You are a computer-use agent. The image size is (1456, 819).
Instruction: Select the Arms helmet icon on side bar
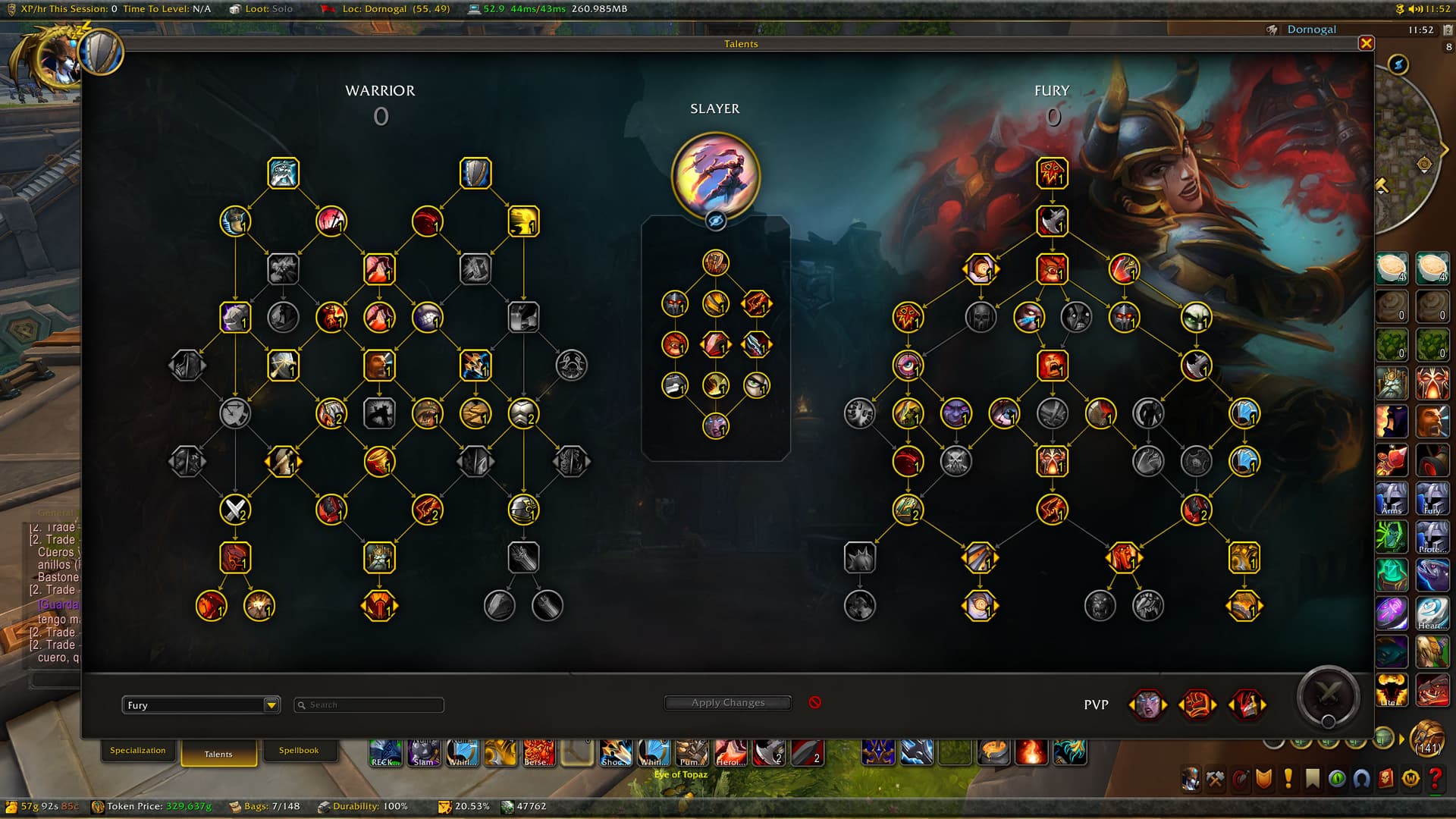click(1392, 498)
